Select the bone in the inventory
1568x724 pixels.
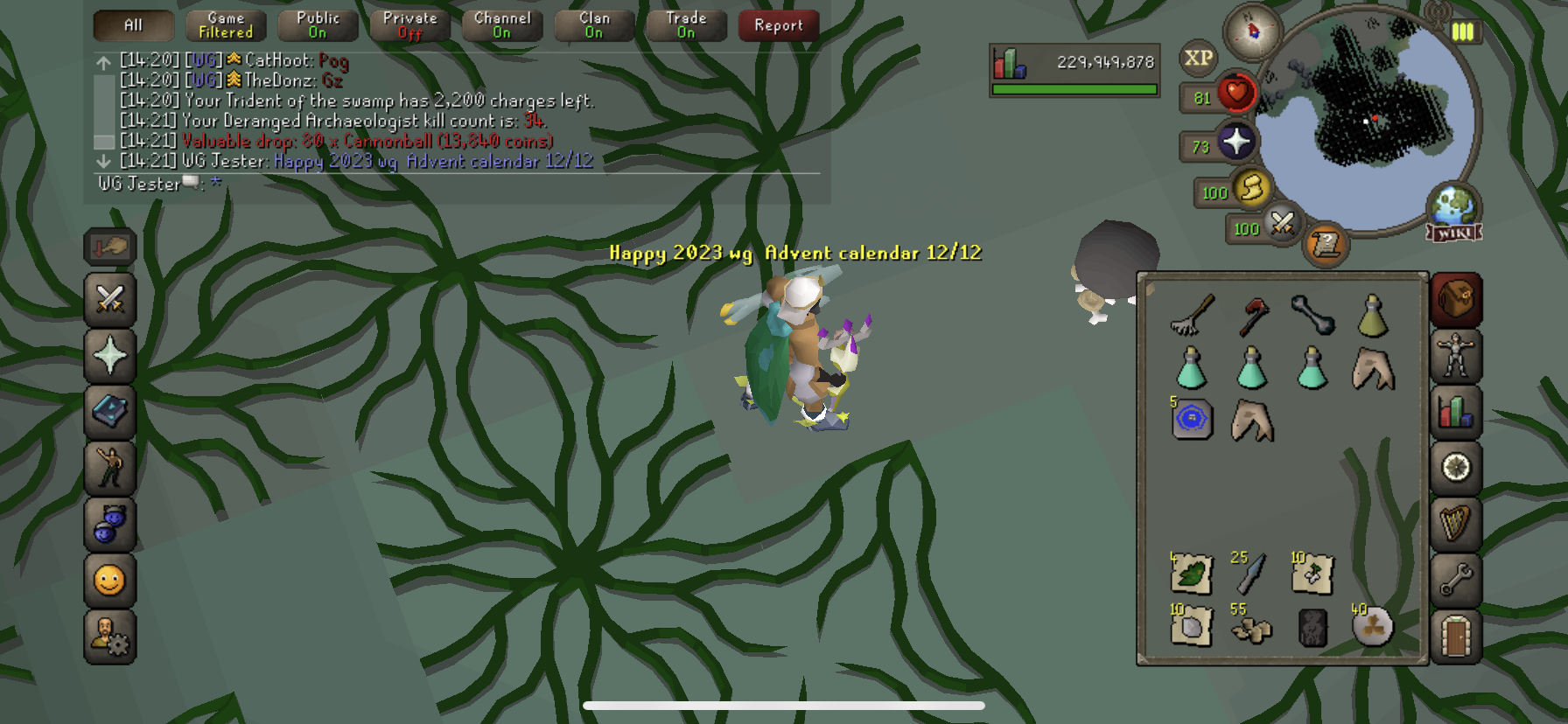tap(1312, 315)
